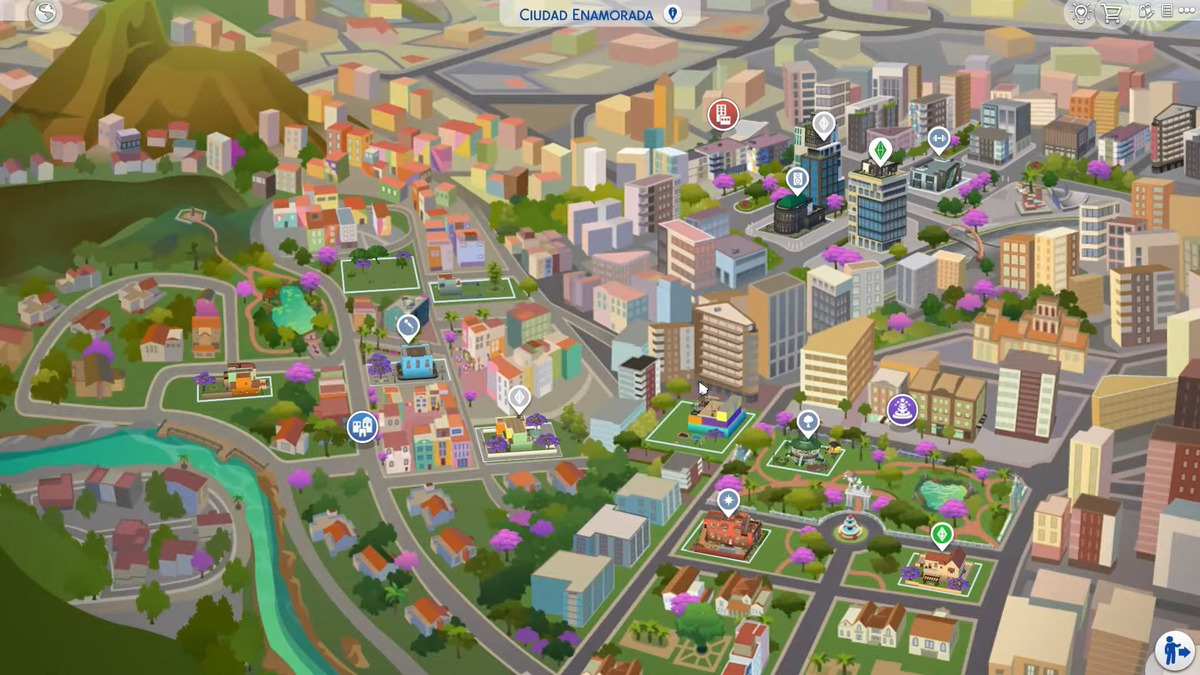The image size is (1200, 675).
Task: Open the heart lightbulb icon
Action: click(x=1081, y=13)
